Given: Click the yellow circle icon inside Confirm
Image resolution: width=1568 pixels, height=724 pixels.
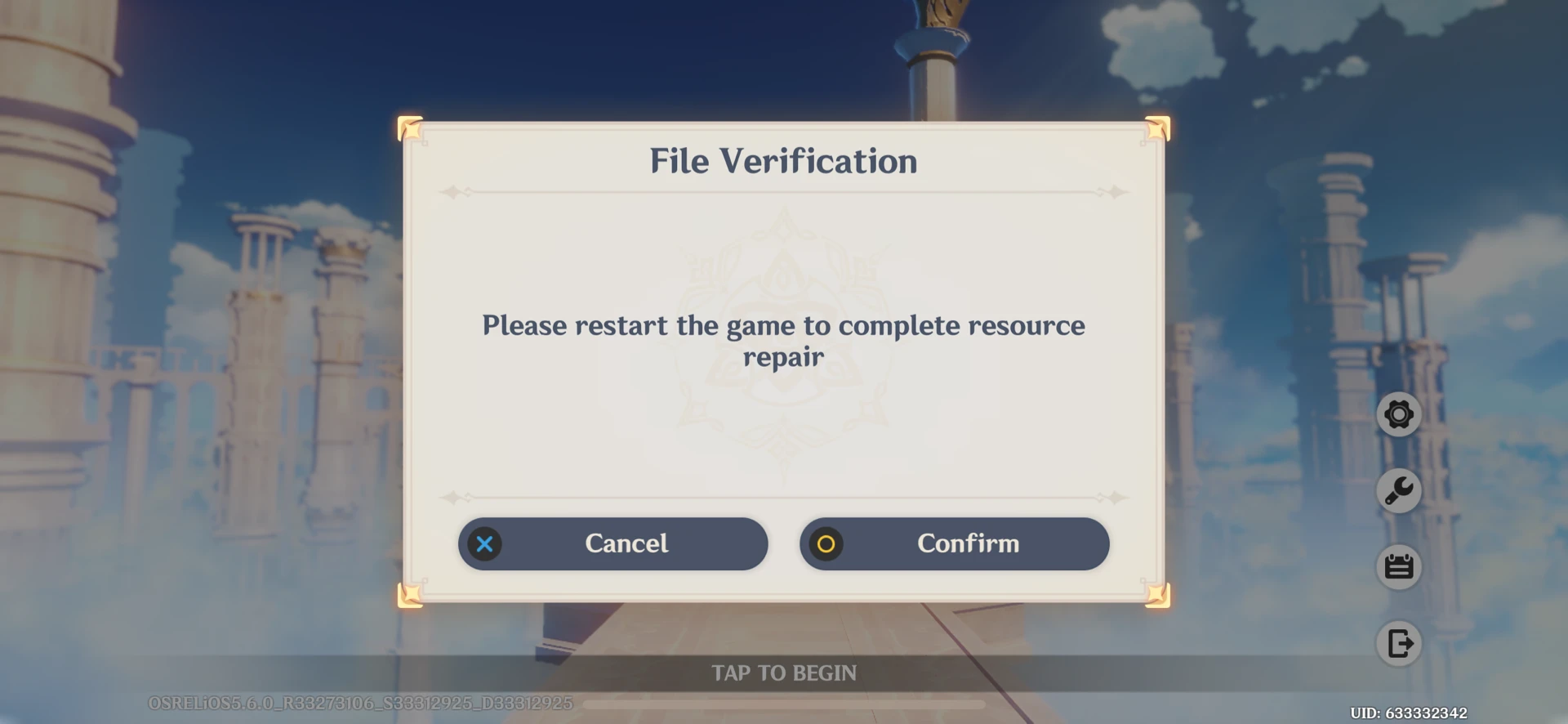Looking at the screenshot, I should 826,544.
